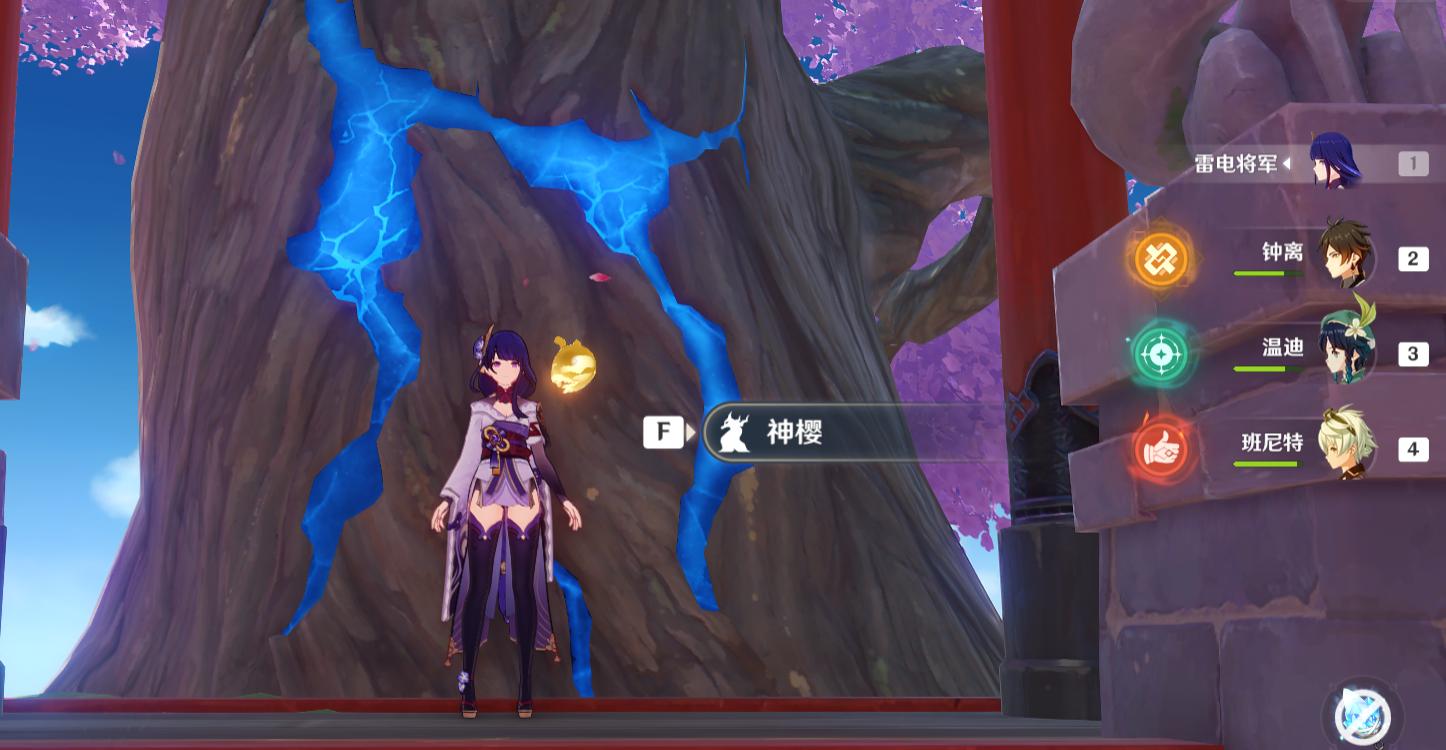The width and height of the screenshot is (1446, 750).
Task: Click the number 2 badge for 钟离
Action: [x=1413, y=258]
